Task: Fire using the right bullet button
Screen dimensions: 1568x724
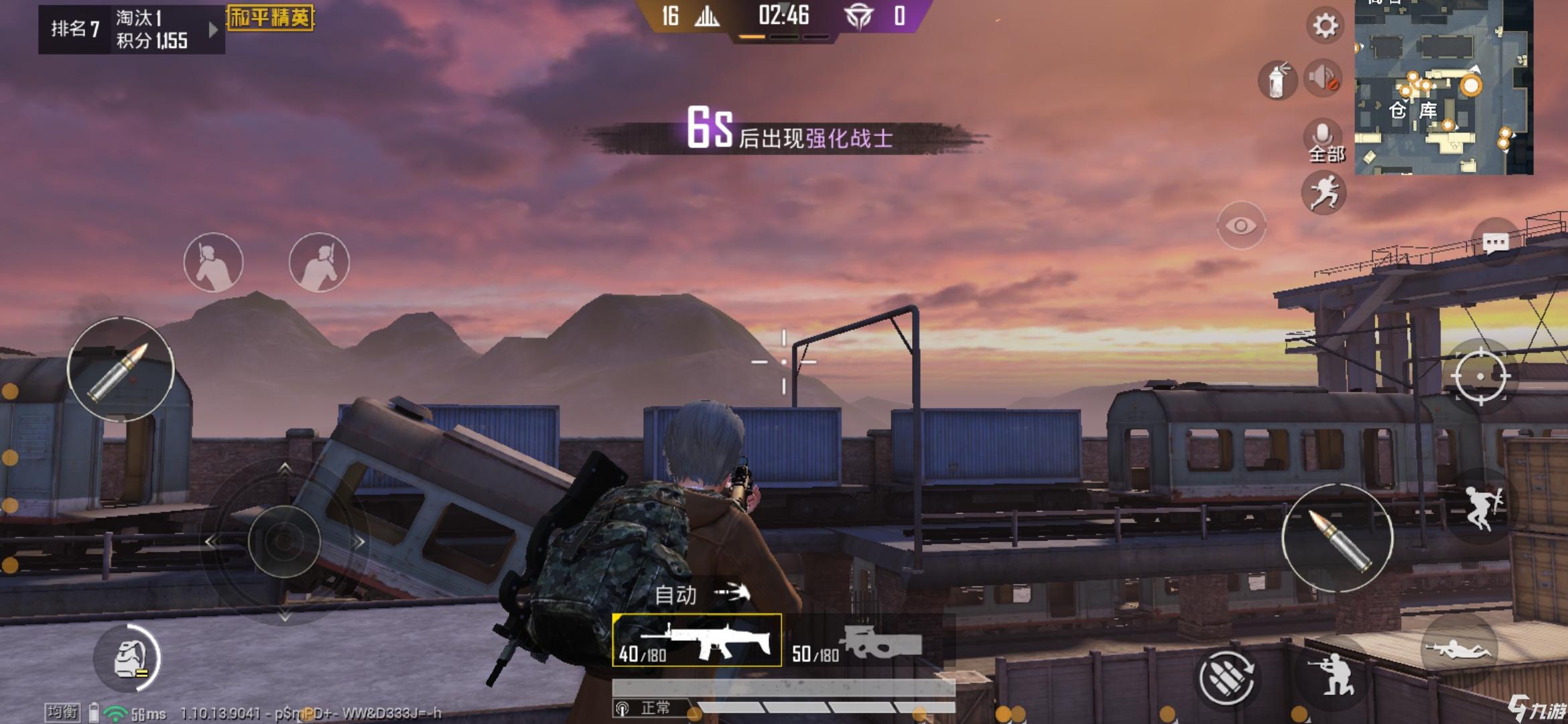Action: tap(1337, 538)
